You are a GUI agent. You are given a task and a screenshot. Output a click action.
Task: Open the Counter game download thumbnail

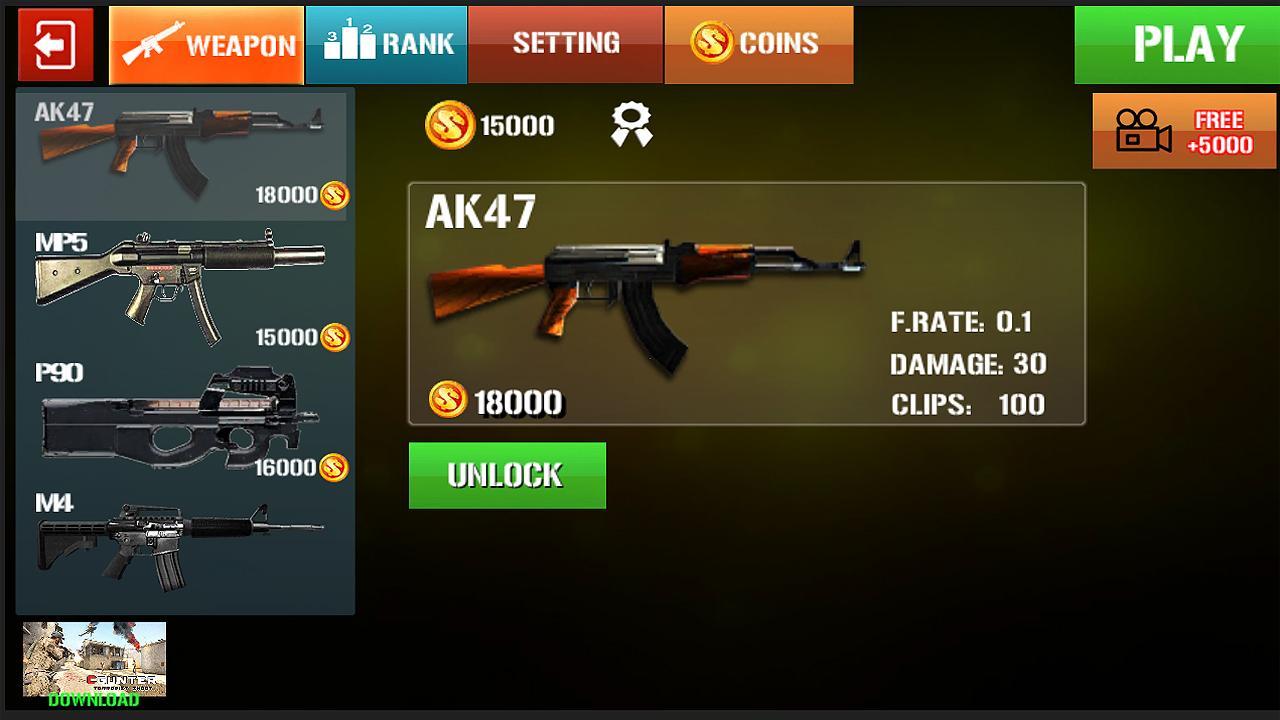pyautogui.click(x=94, y=662)
